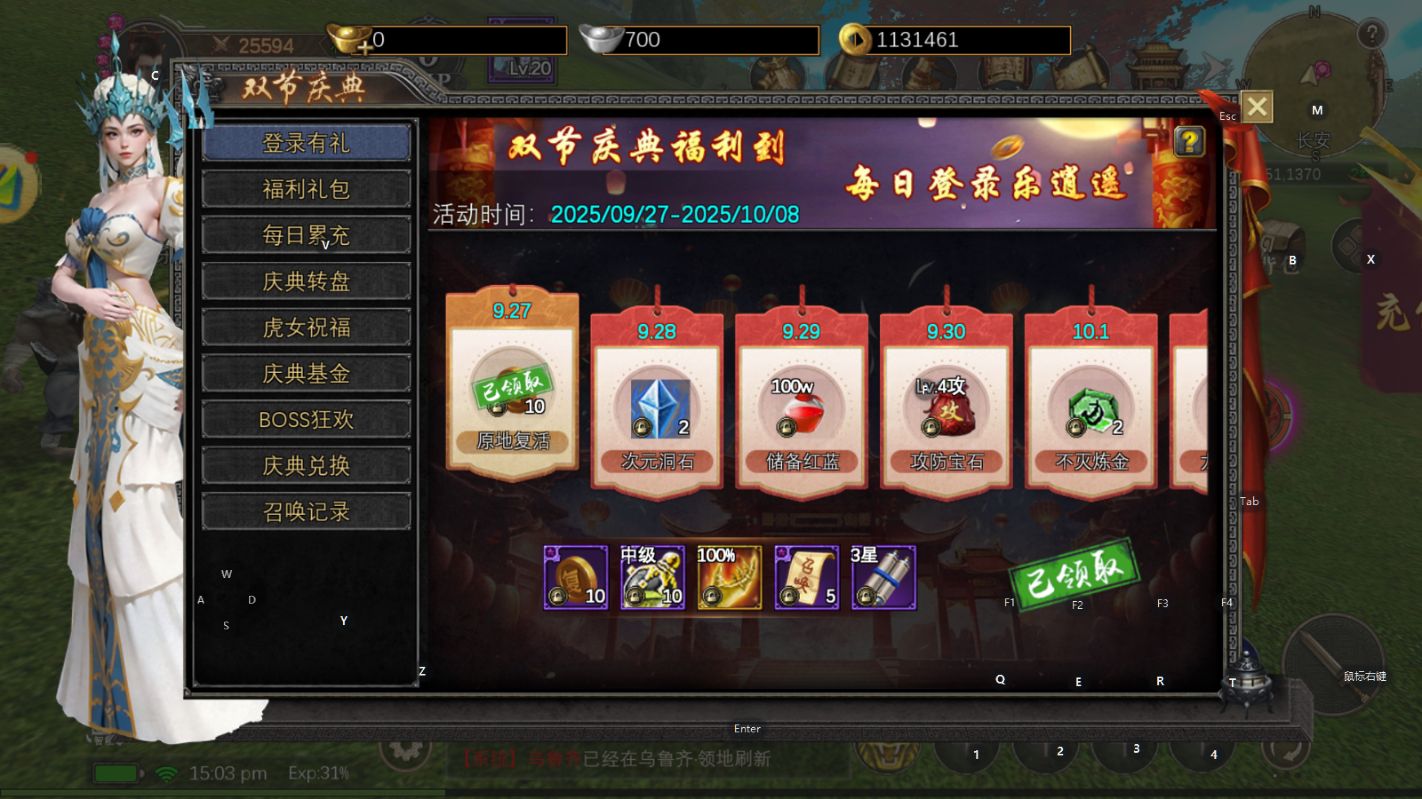Select the 福利礼包 tab
This screenshot has width=1422, height=799.
(305, 189)
